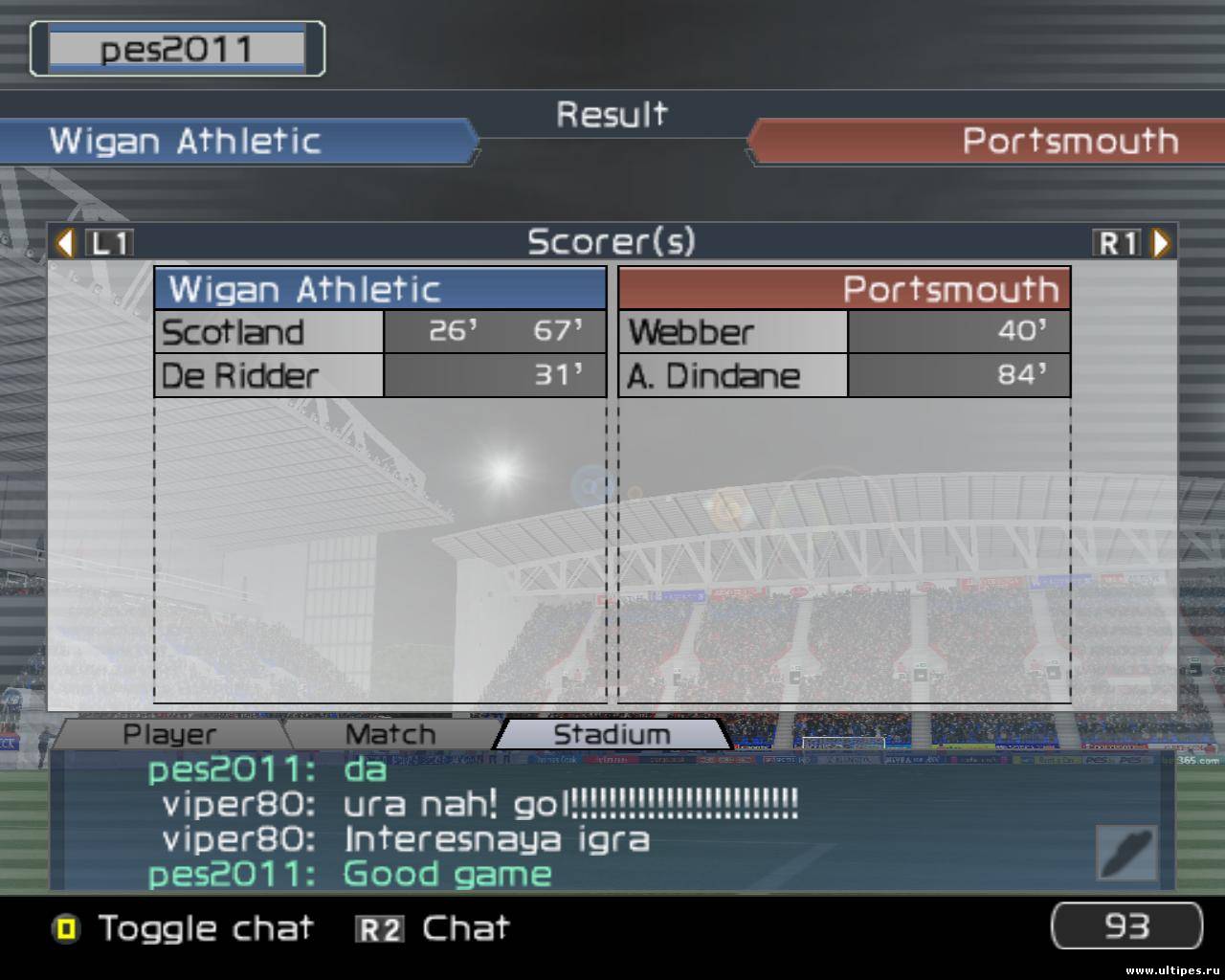Click the left arrow beside Scorer(s)
This screenshot has height=980, width=1225.
coord(65,243)
